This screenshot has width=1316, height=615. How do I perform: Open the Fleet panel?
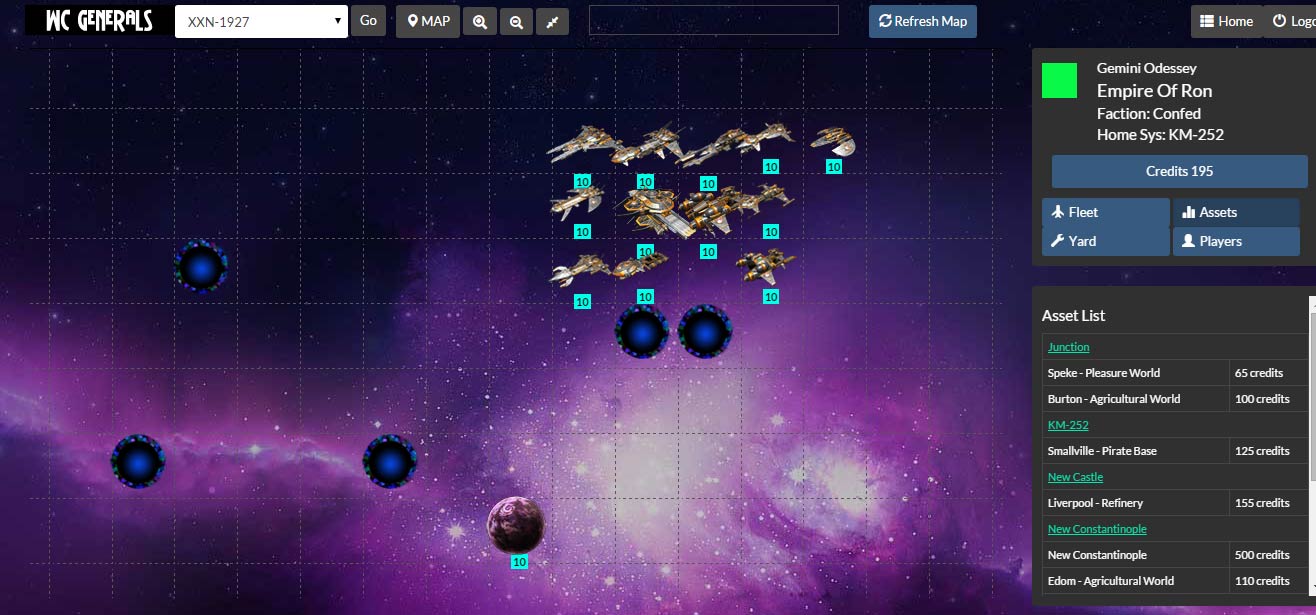tap(1105, 212)
